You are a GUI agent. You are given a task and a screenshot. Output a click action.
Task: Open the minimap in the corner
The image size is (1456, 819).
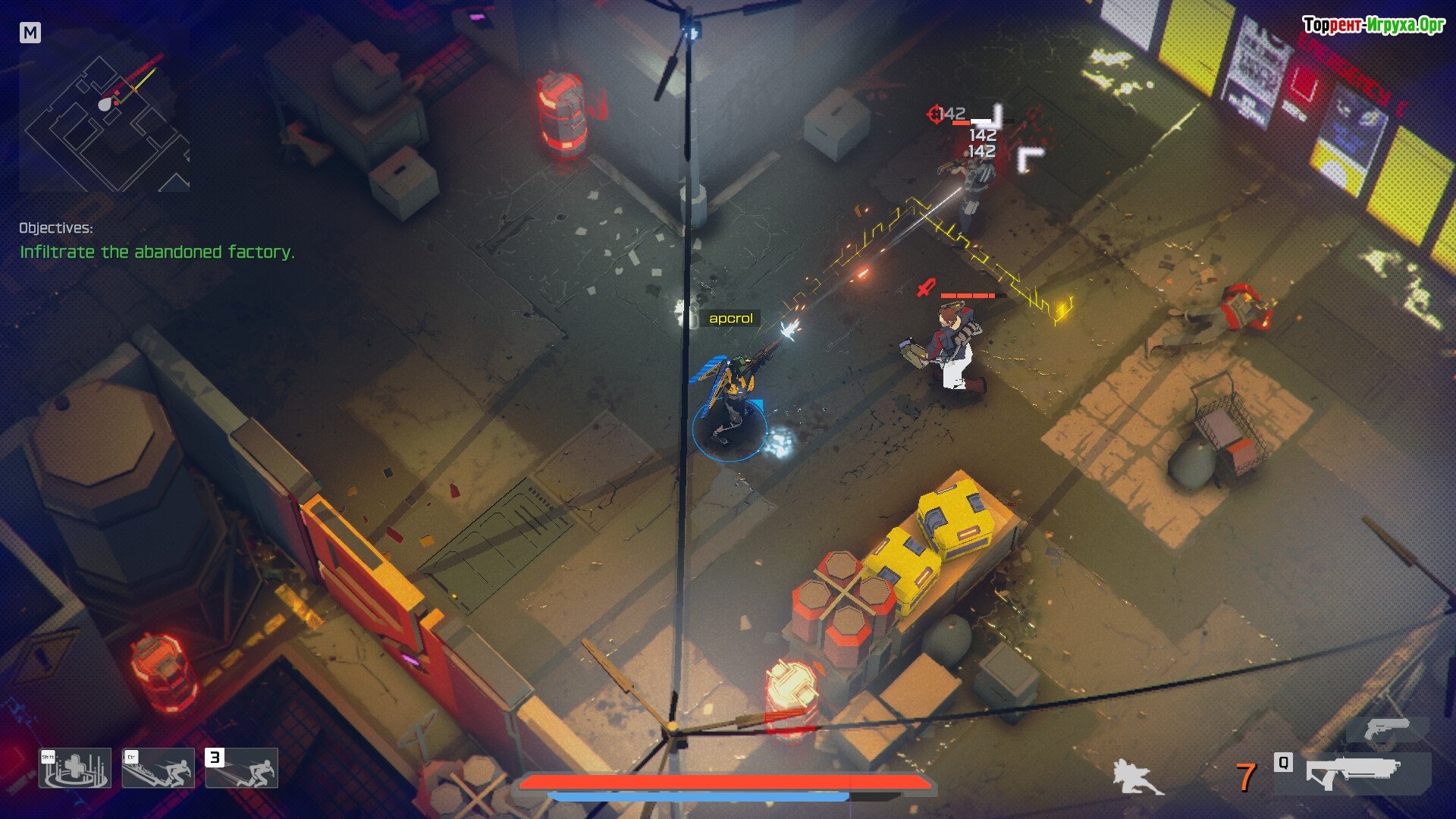click(x=105, y=114)
